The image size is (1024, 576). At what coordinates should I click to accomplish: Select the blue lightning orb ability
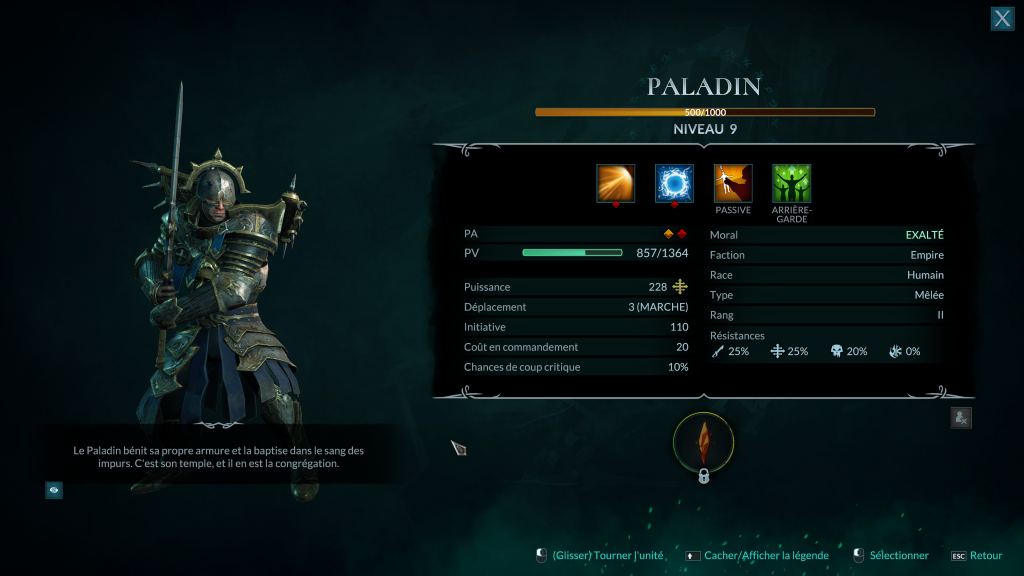tap(674, 184)
